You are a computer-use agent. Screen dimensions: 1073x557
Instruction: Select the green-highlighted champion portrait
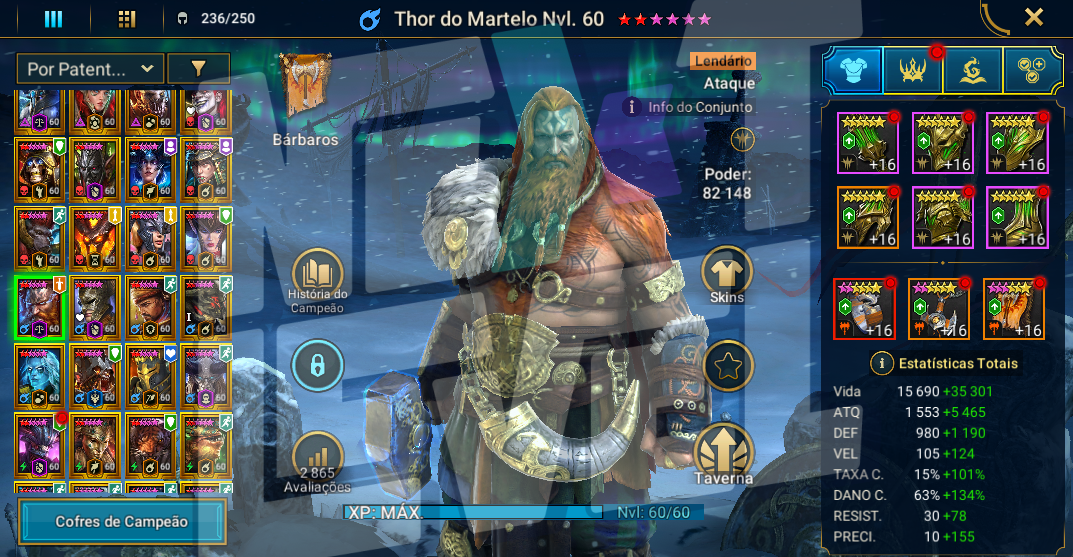pos(40,308)
